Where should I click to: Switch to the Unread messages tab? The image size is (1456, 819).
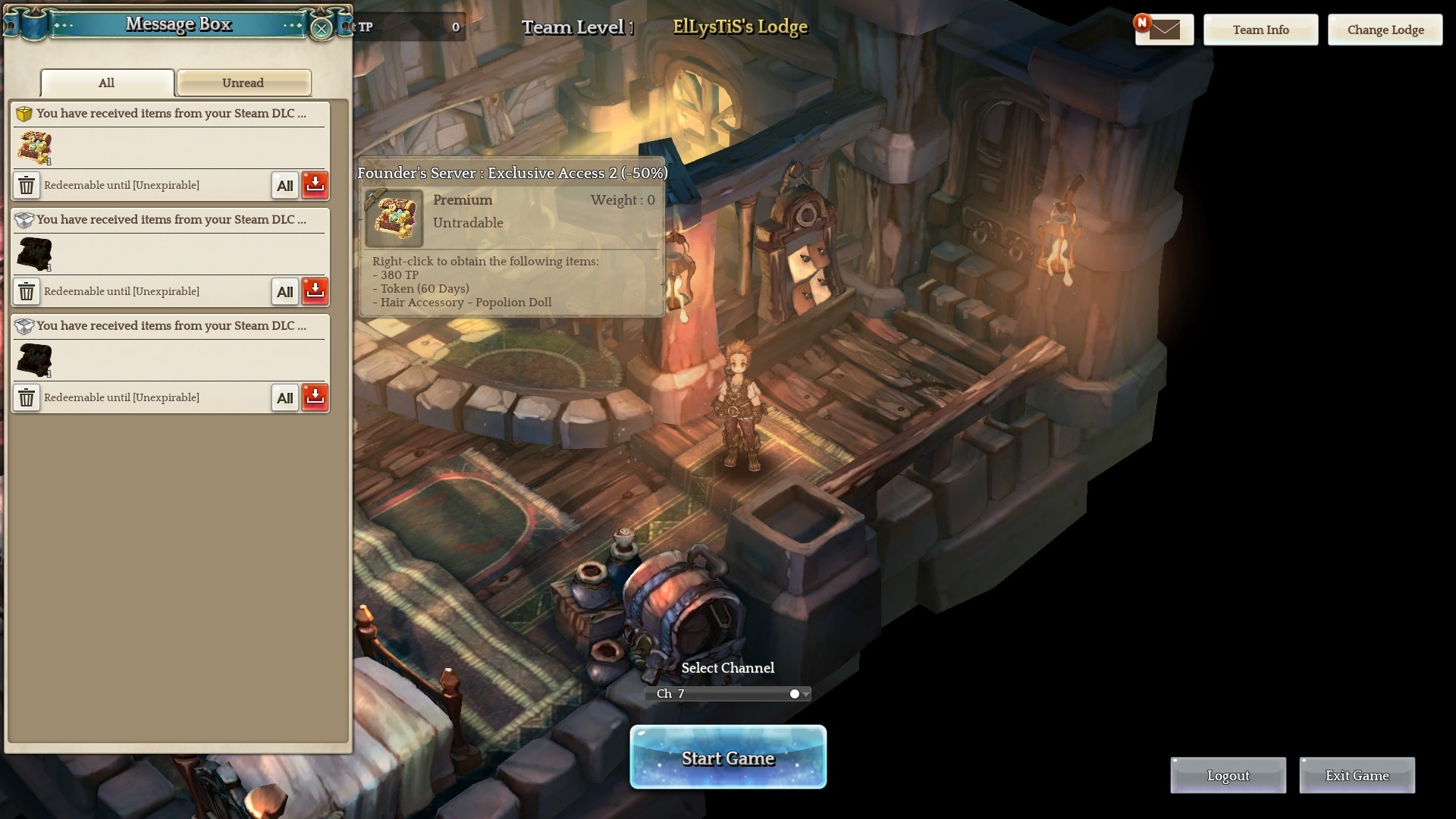[x=243, y=83]
